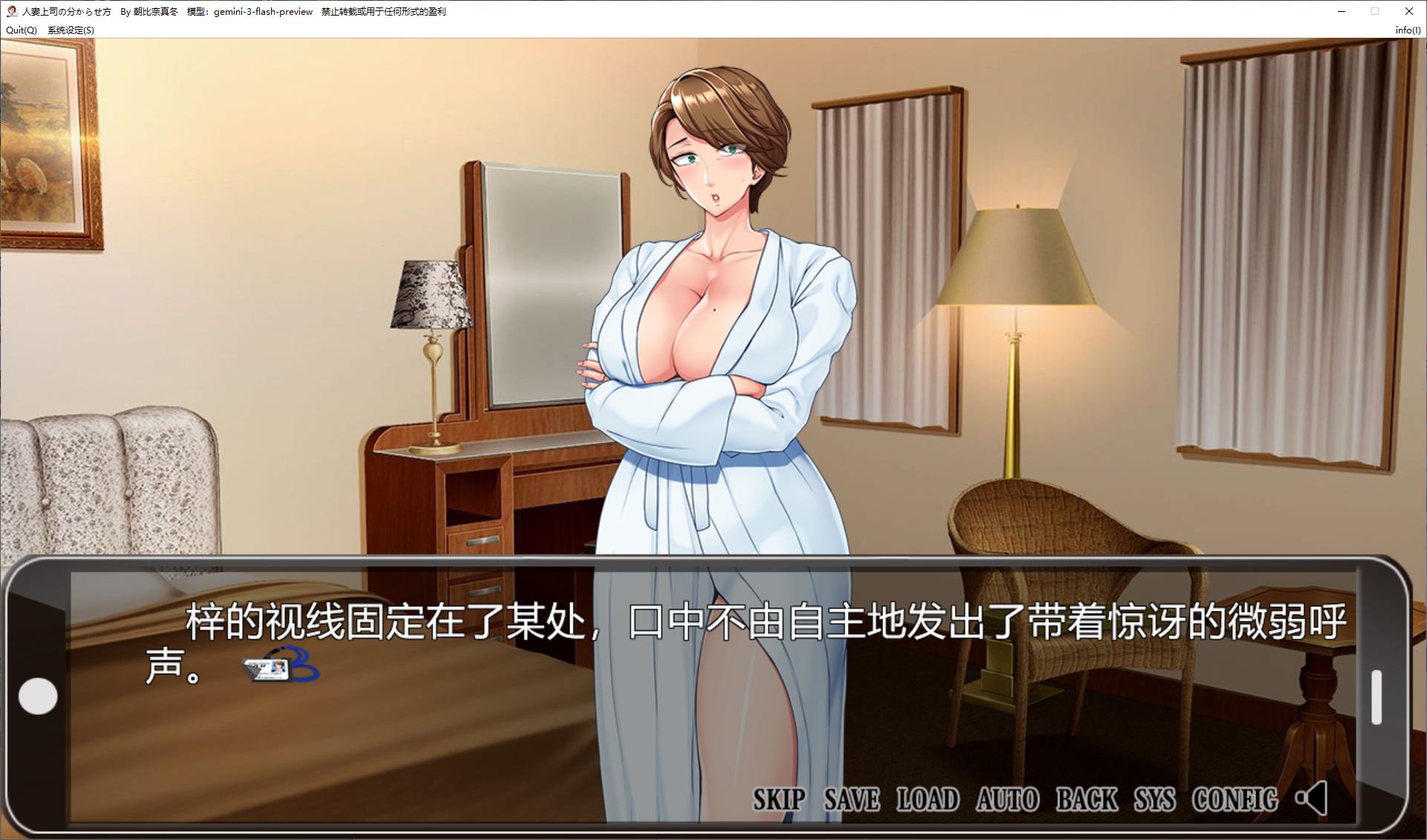Toggle AUTO mode for automatic text playback

[x=1007, y=799]
